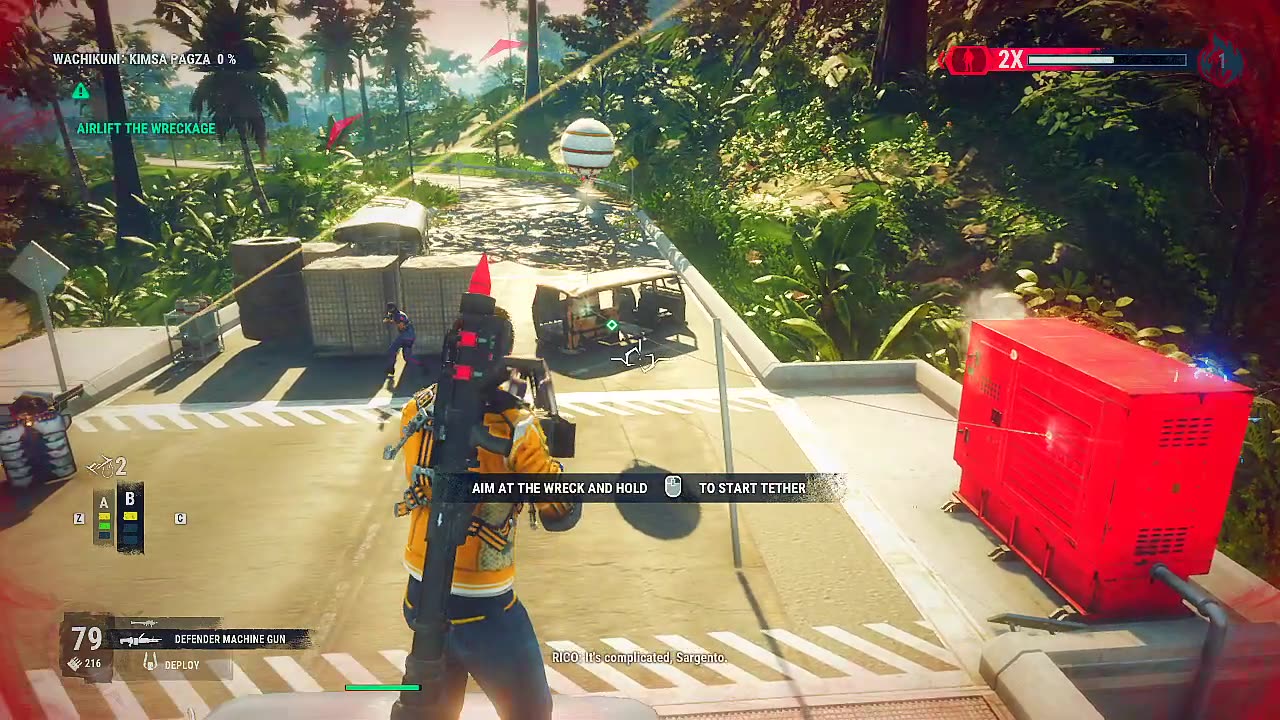Click the heat level badge
This screenshot has height=720, width=1280.
pos(1220,61)
